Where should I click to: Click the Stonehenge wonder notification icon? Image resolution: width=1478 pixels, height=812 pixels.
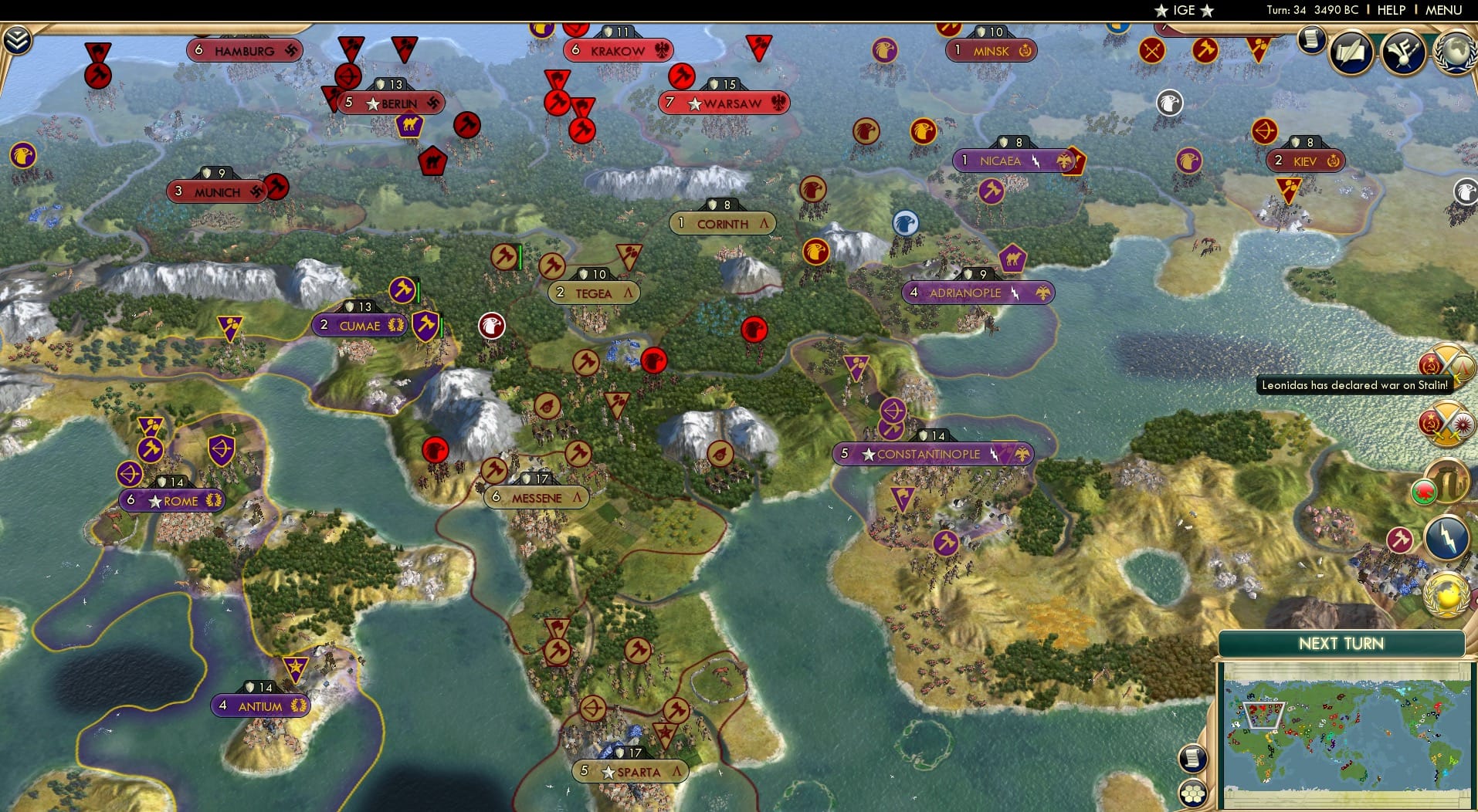(1446, 481)
